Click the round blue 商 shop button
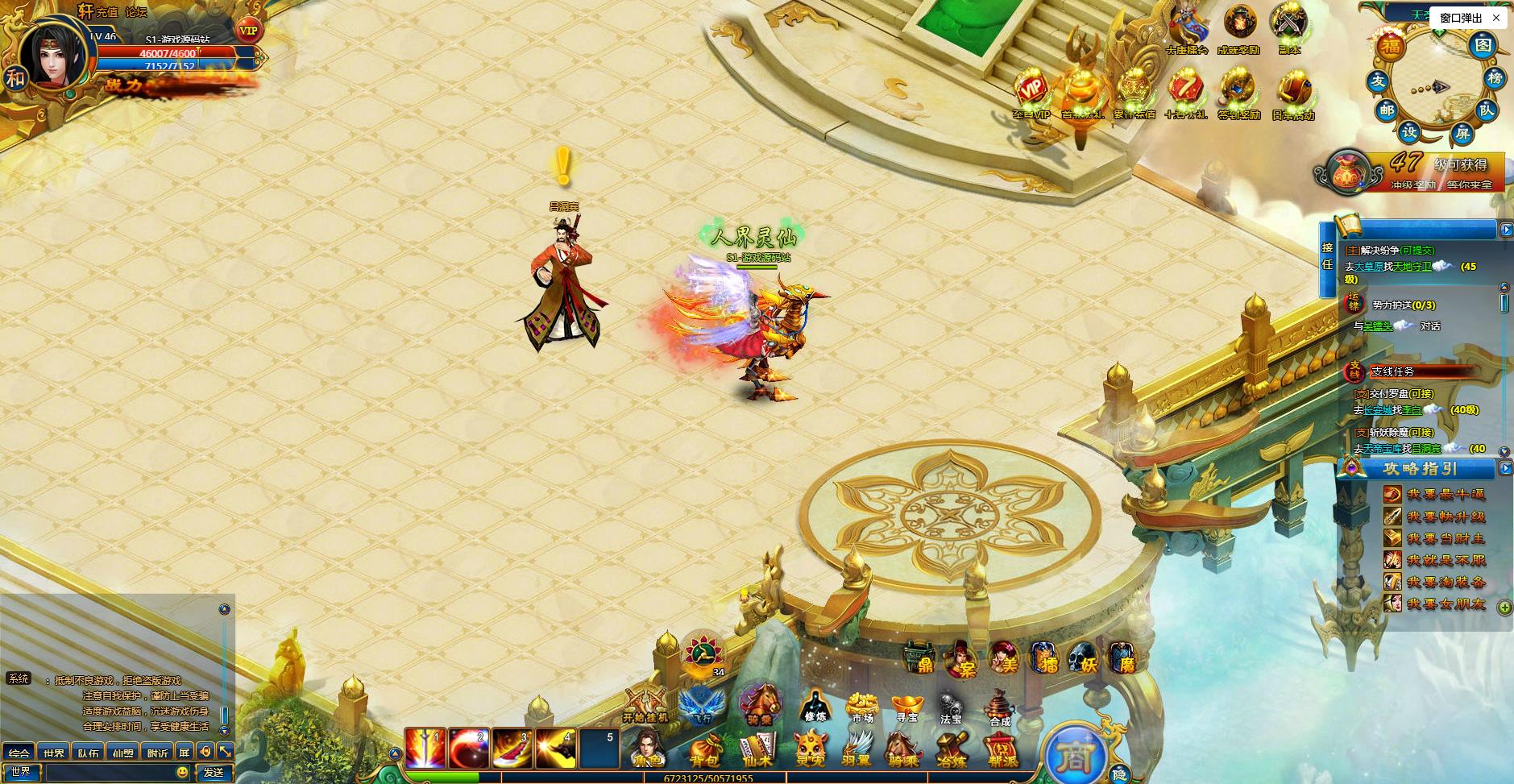The height and width of the screenshot is (784, 1514). [x=1075, y=755]
